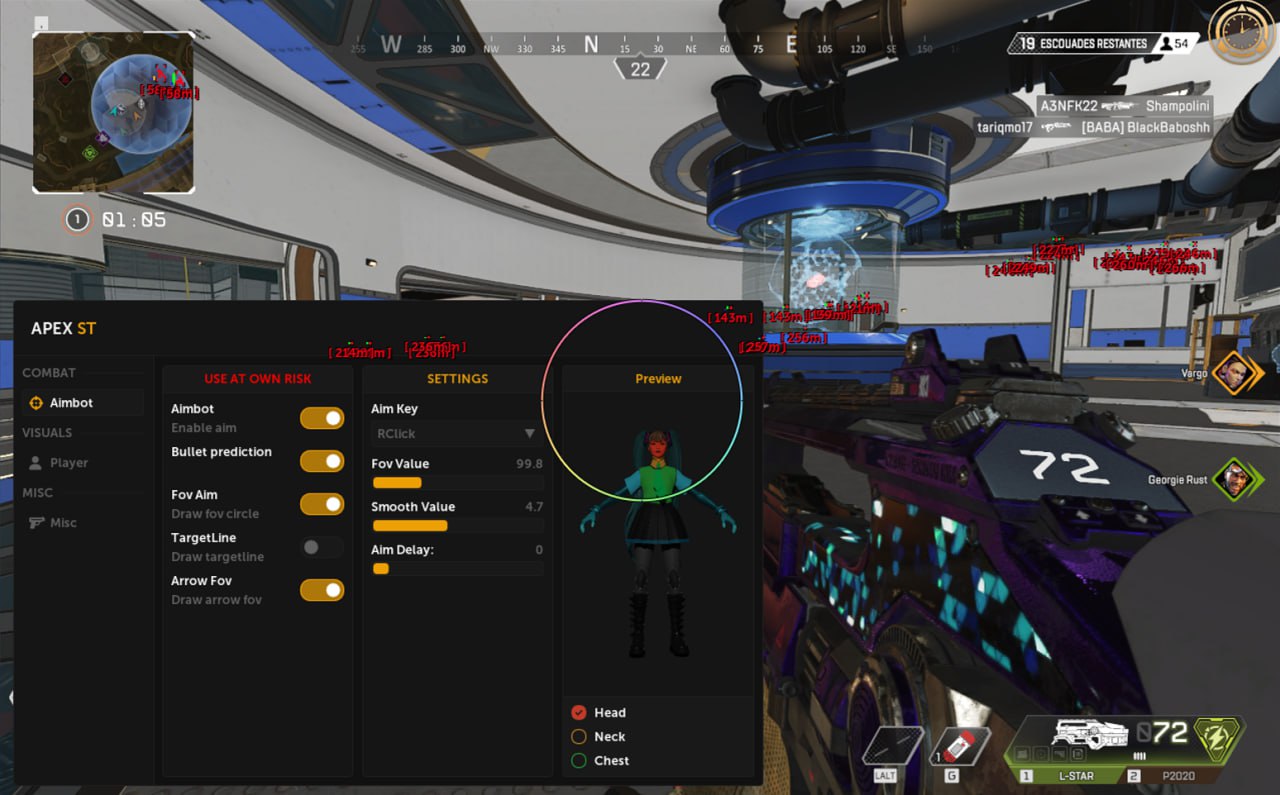The image size is (1280, 795).
Task: Click the Smooth Value slider bar
Action: (x=457, y=526)
